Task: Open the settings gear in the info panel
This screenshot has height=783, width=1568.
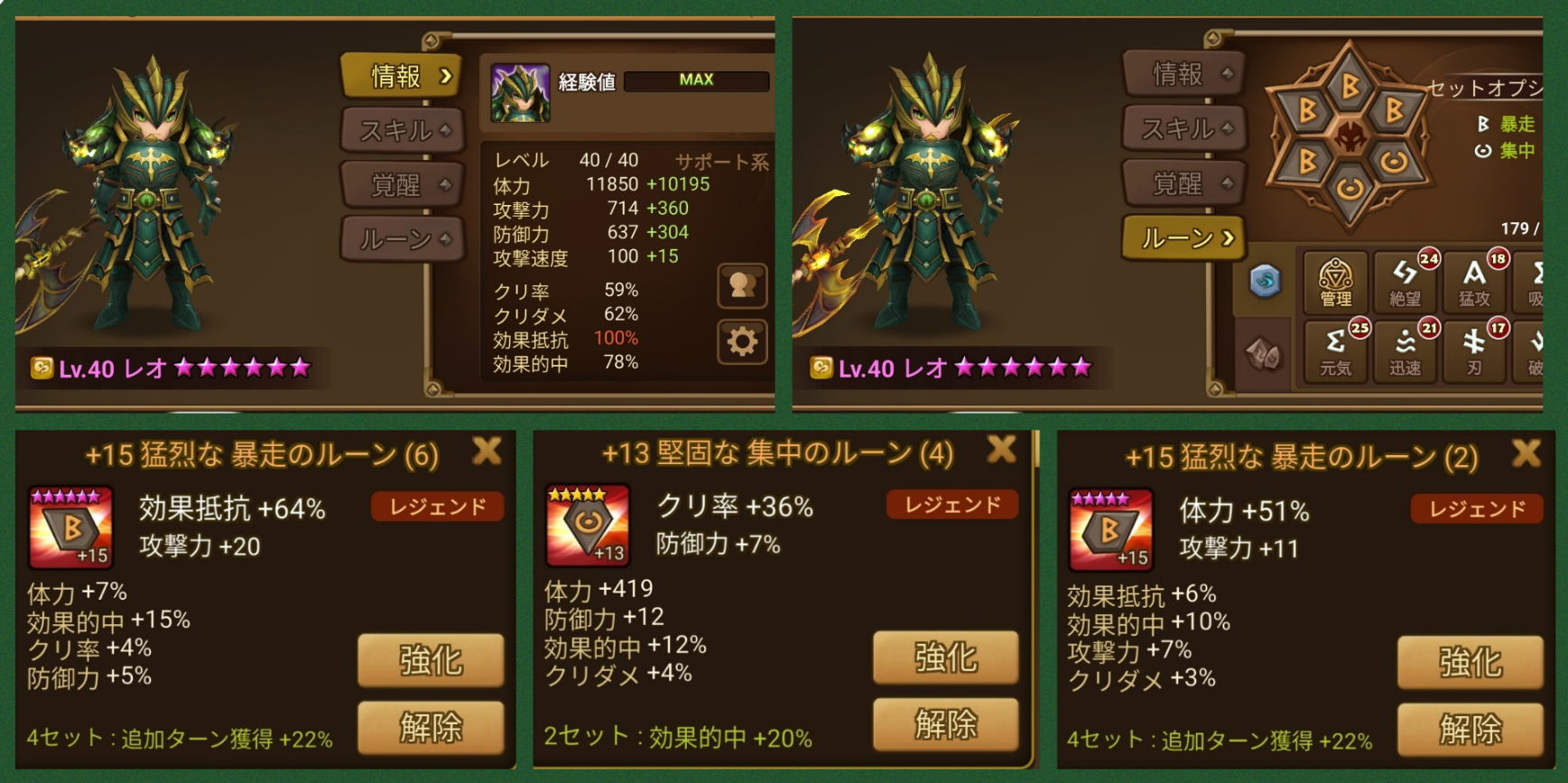Action: 740,343
